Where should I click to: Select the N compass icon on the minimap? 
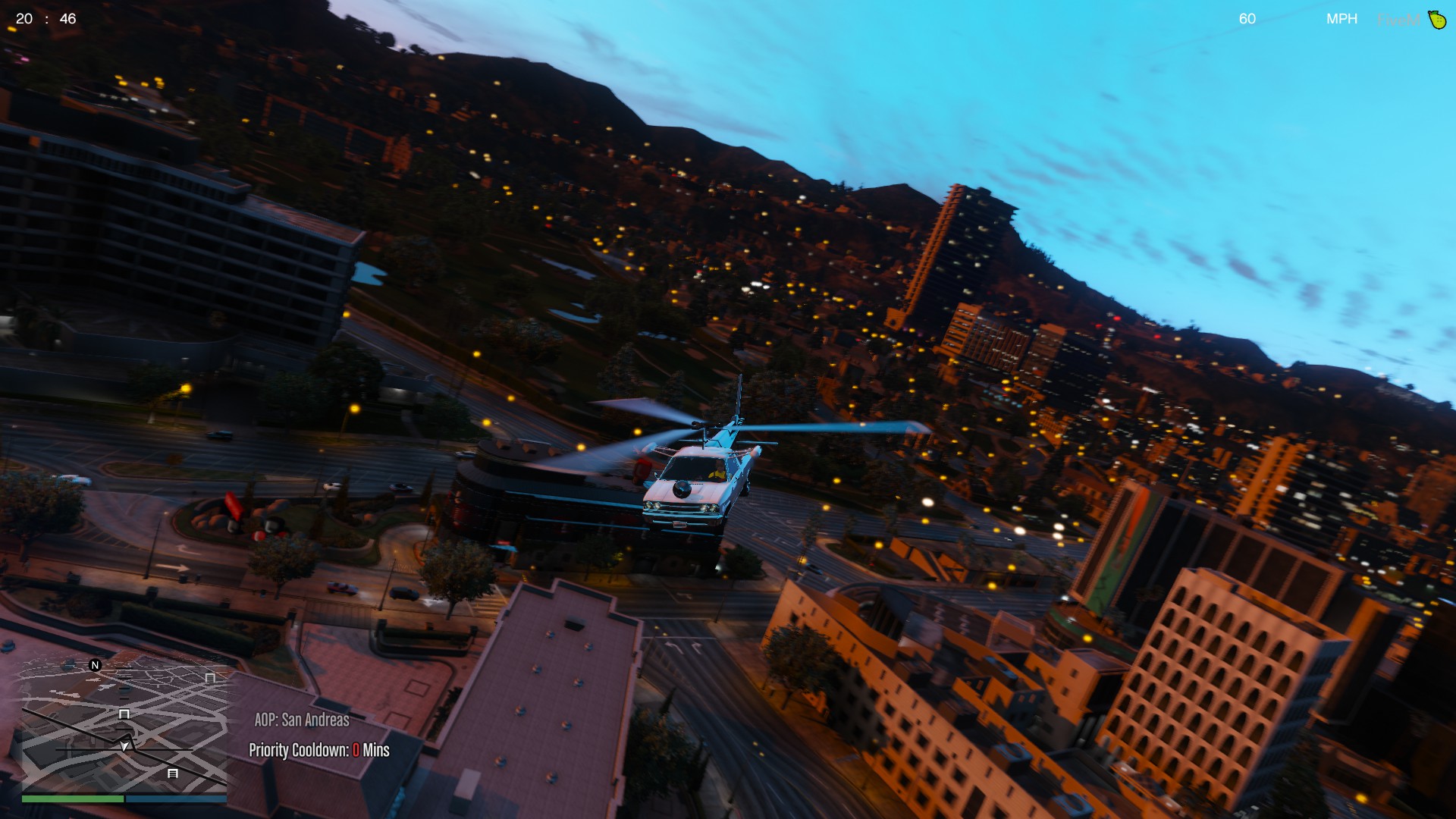click(95, 664)
